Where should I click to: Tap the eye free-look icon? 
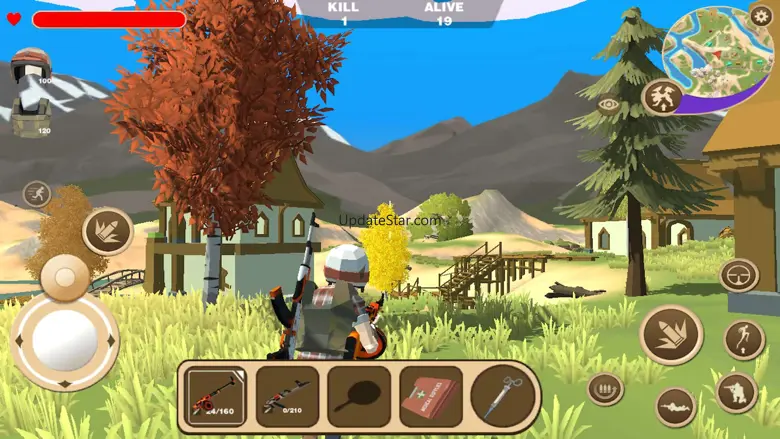tap(607, 103)
